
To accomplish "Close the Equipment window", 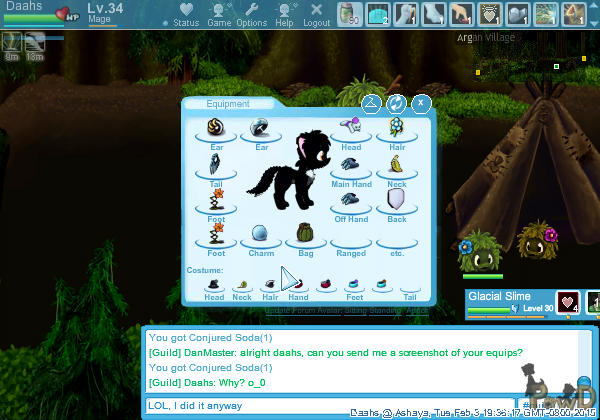I will tap(421, 102).
